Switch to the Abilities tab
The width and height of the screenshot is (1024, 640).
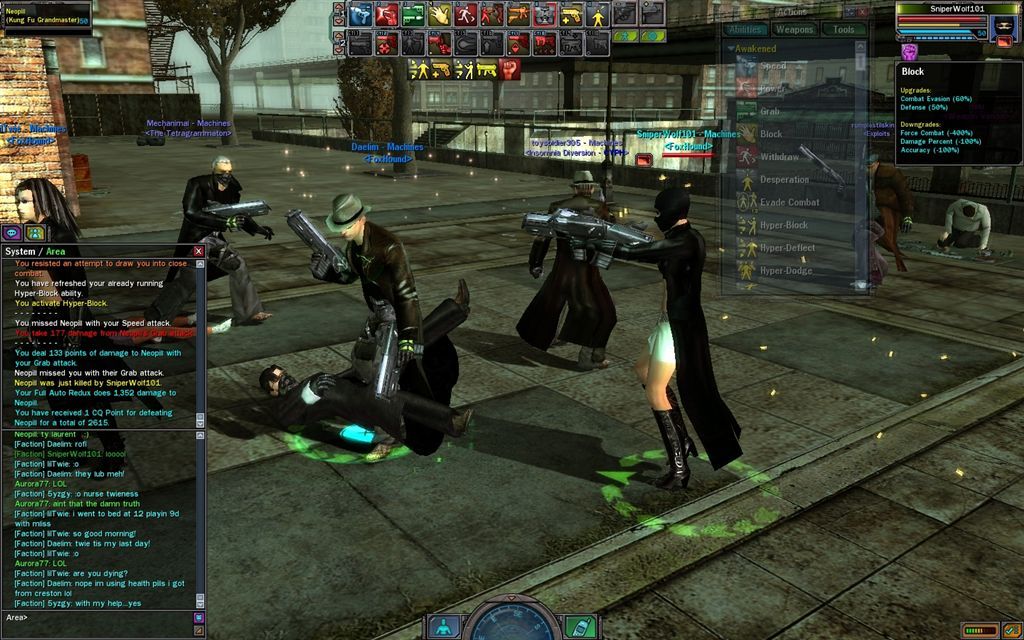click(746, 30)
